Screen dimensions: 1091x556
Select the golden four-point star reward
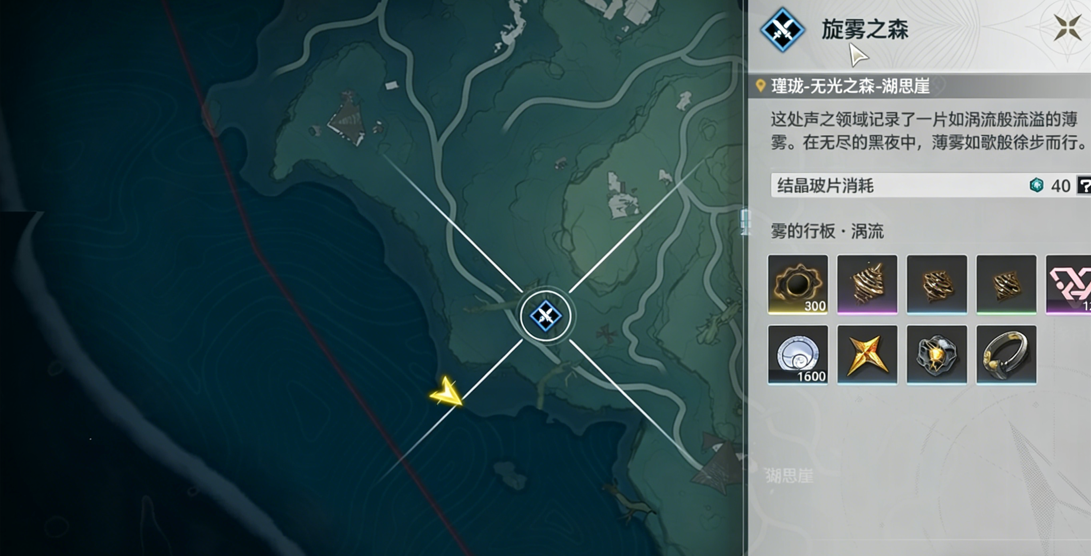(867, 354)
